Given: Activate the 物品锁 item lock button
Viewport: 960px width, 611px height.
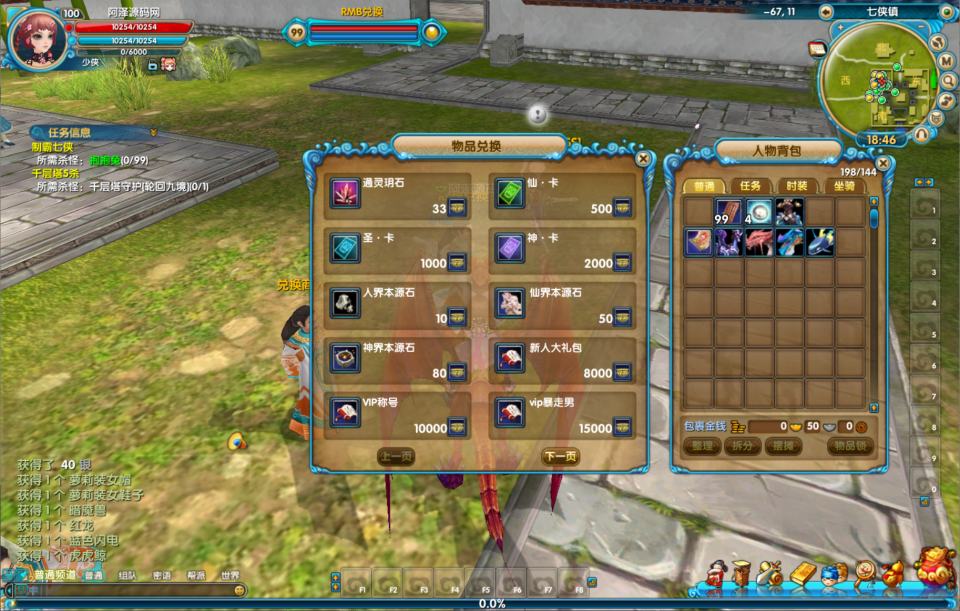Looking at the screenshot, I should coord(848,446).
